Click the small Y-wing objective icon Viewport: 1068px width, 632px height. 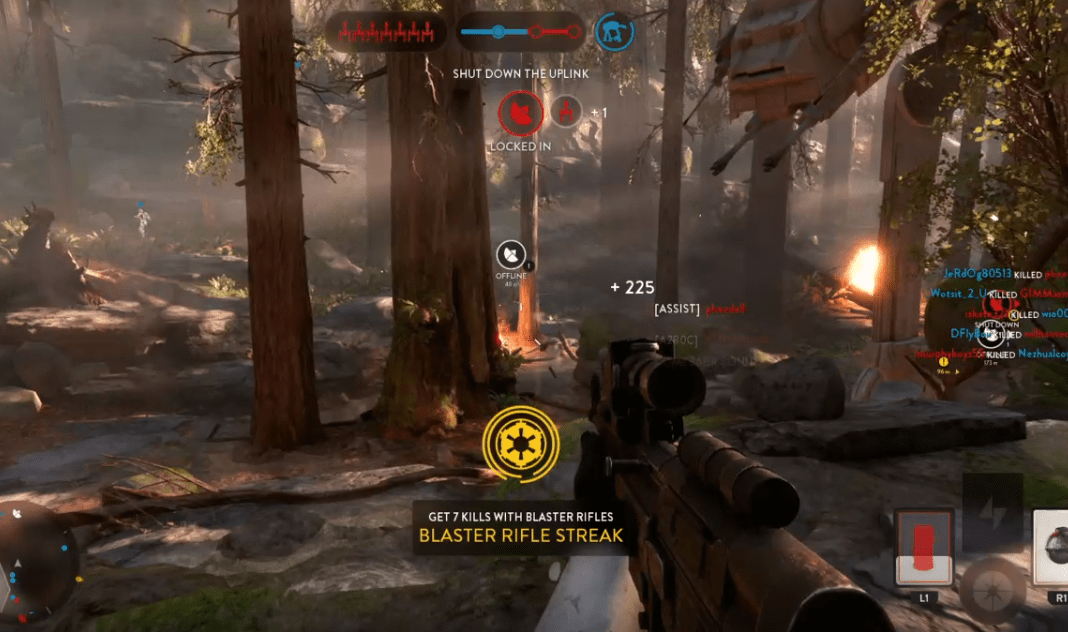coord(567,112)
